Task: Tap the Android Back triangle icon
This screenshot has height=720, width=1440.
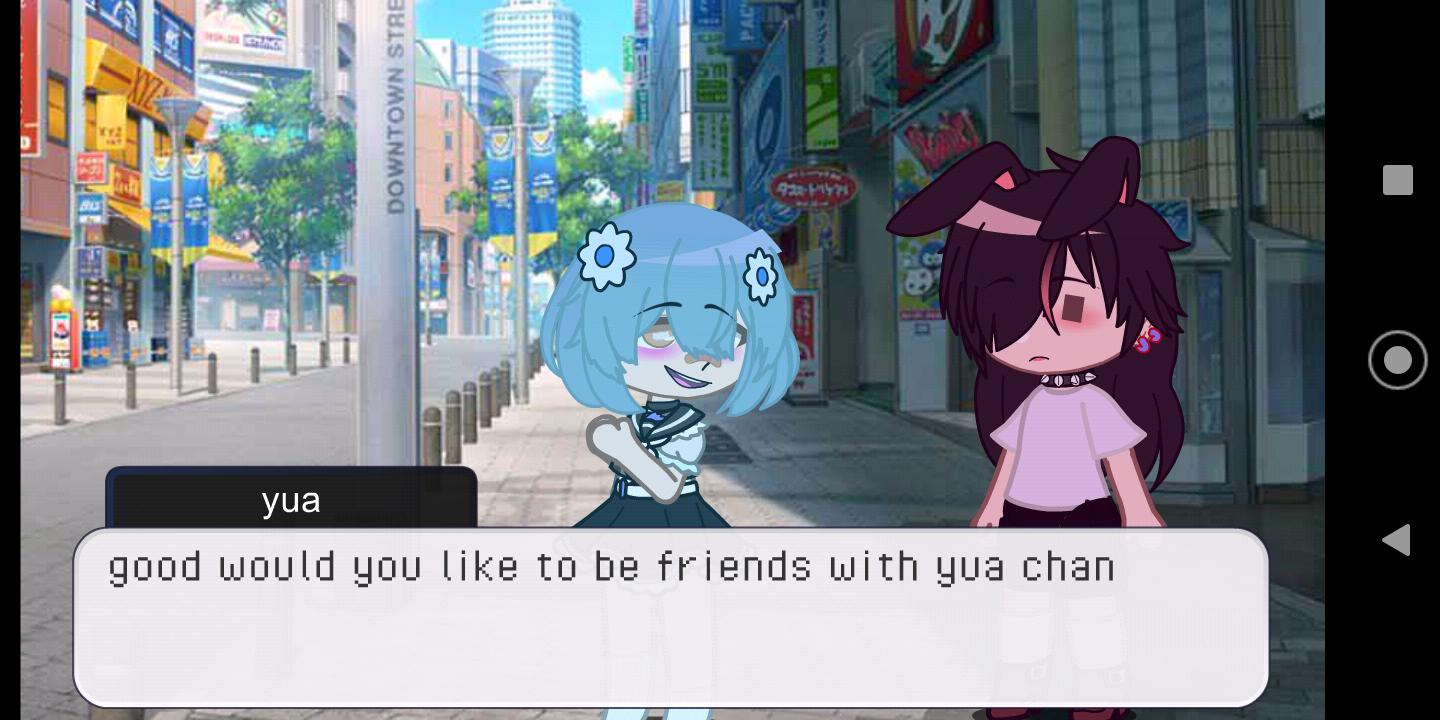Action: (1396, 540)
